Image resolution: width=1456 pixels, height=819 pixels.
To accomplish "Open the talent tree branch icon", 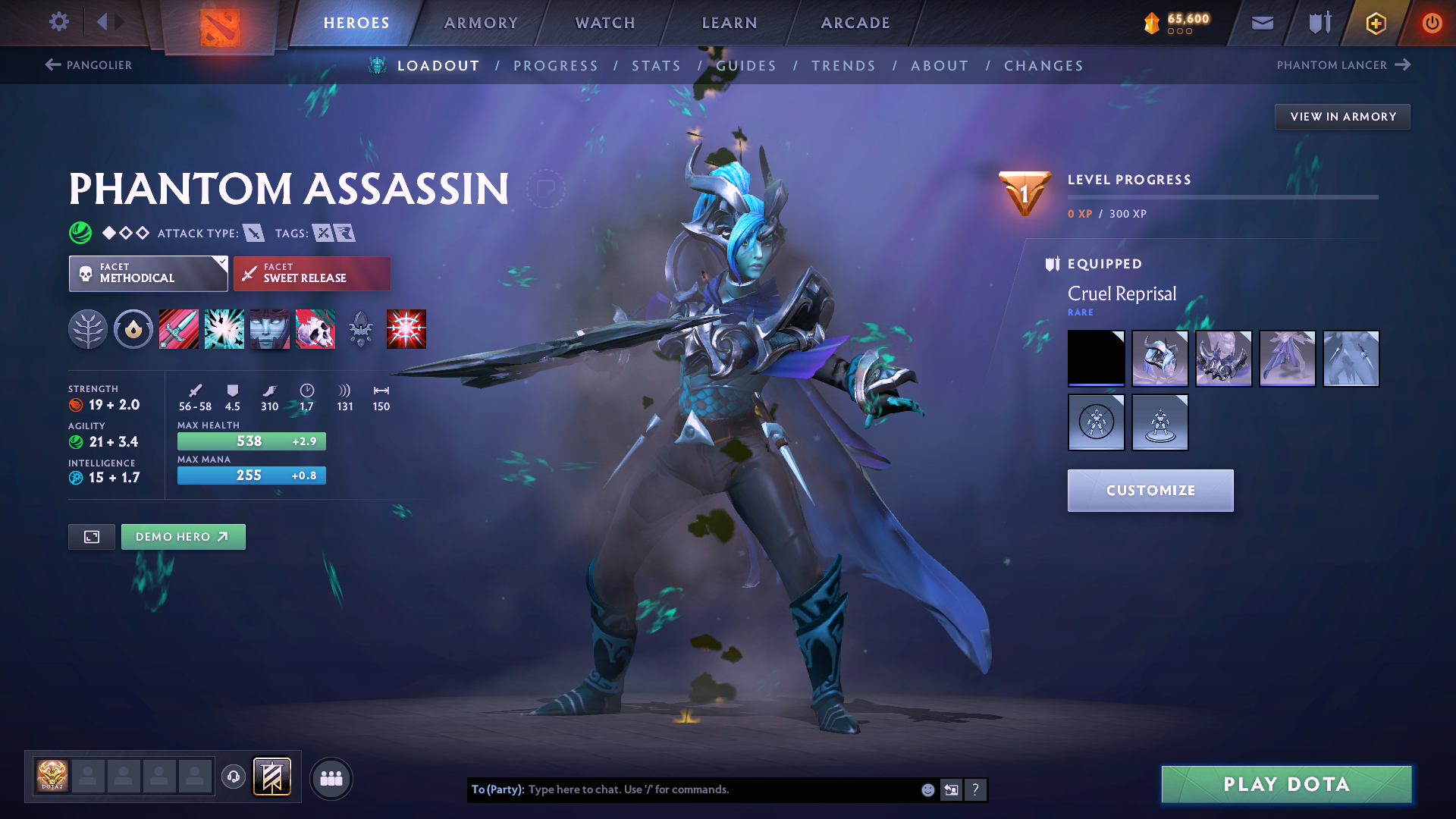I will [88, 329].
